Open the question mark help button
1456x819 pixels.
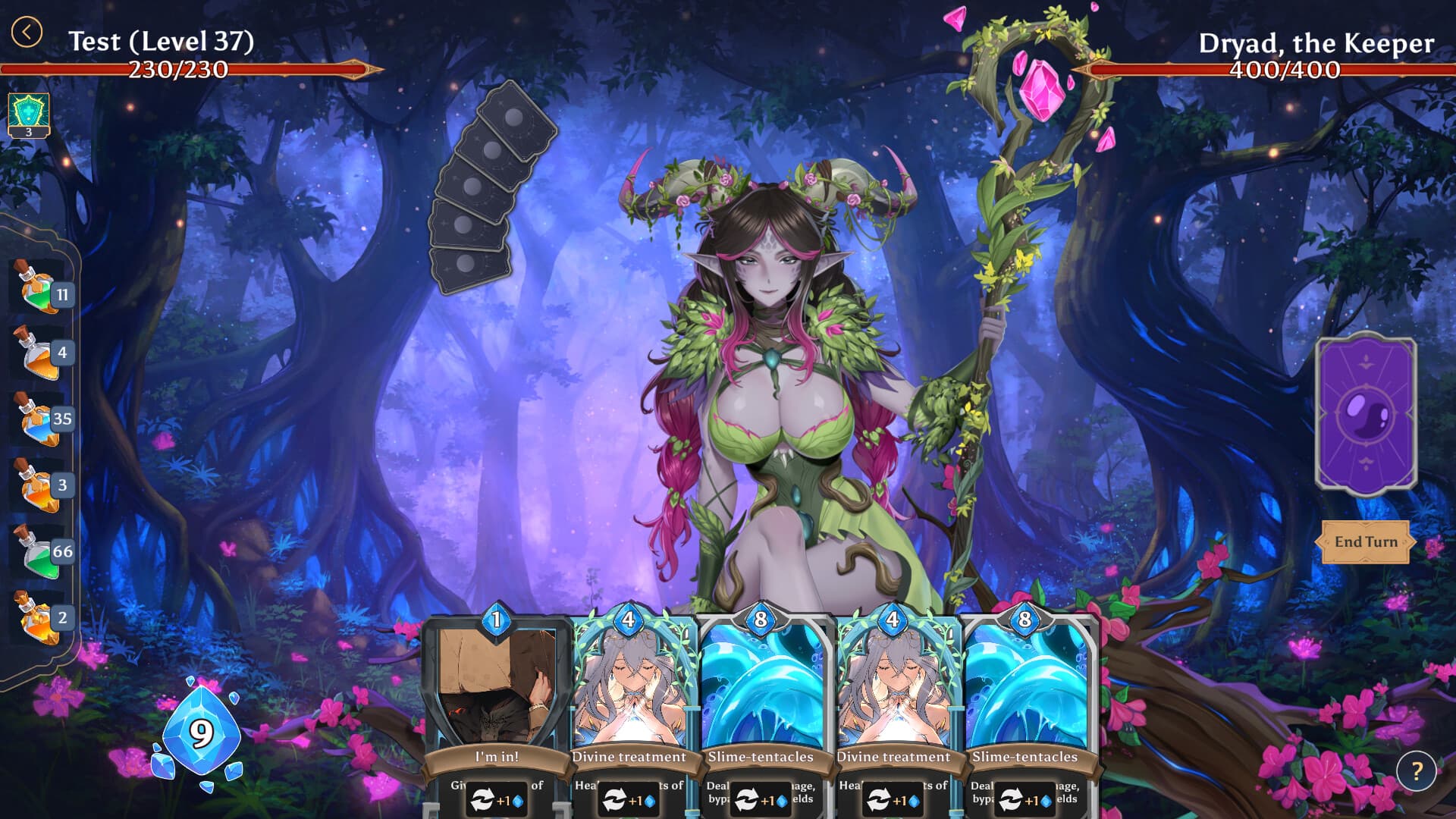[x=1416, y=771]
